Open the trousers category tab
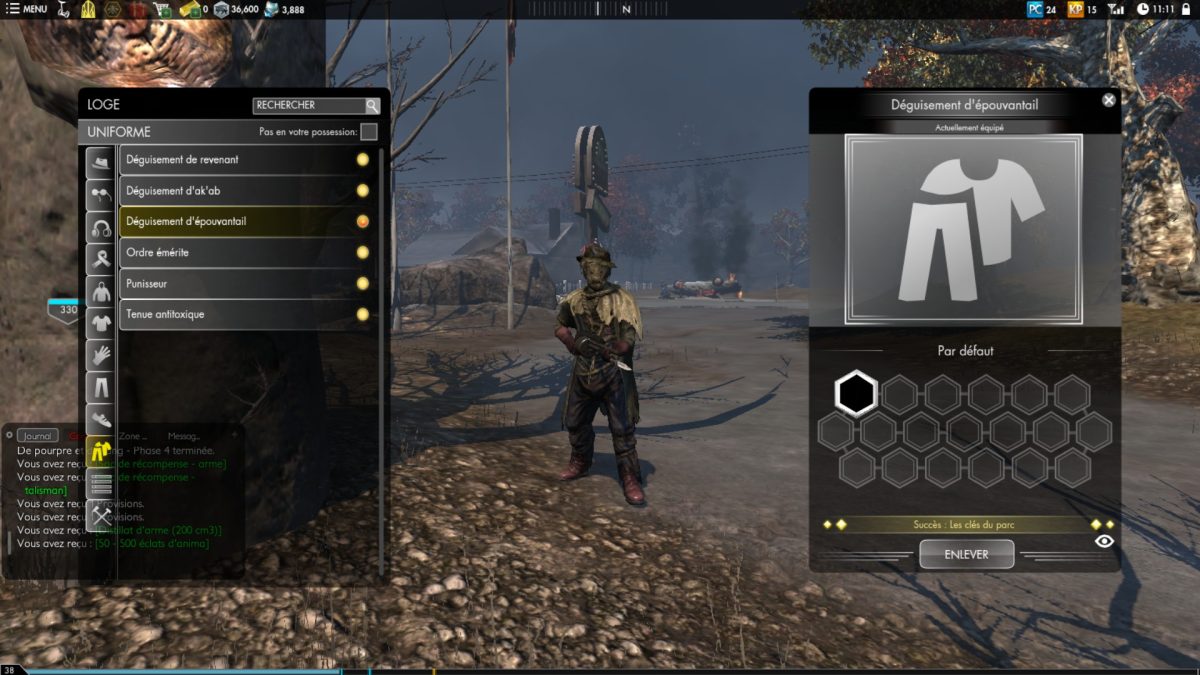Screen dimensions: 1200x675 coord(100,387)
